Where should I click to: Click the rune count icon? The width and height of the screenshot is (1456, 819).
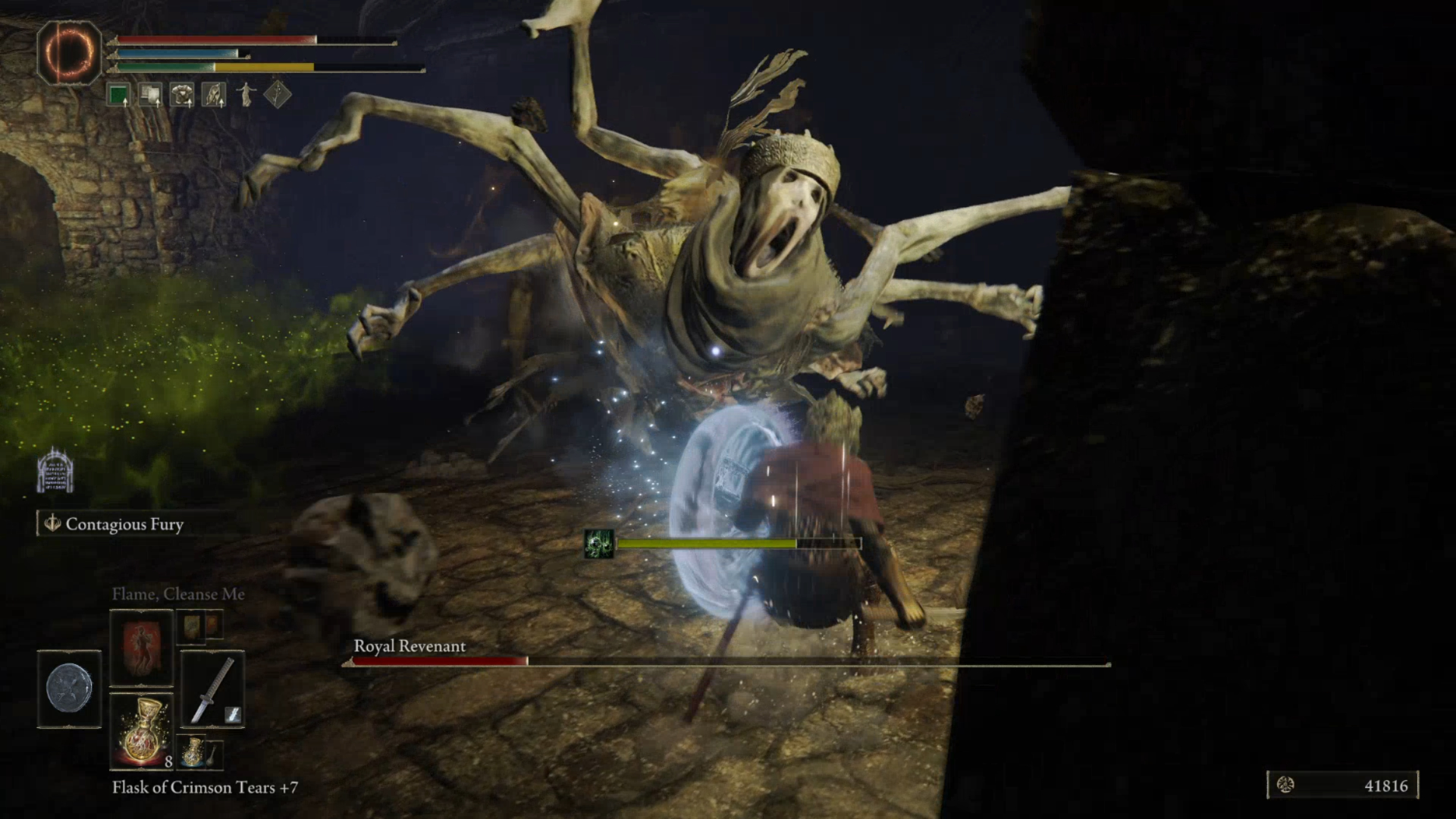[x=1285, y=785]
